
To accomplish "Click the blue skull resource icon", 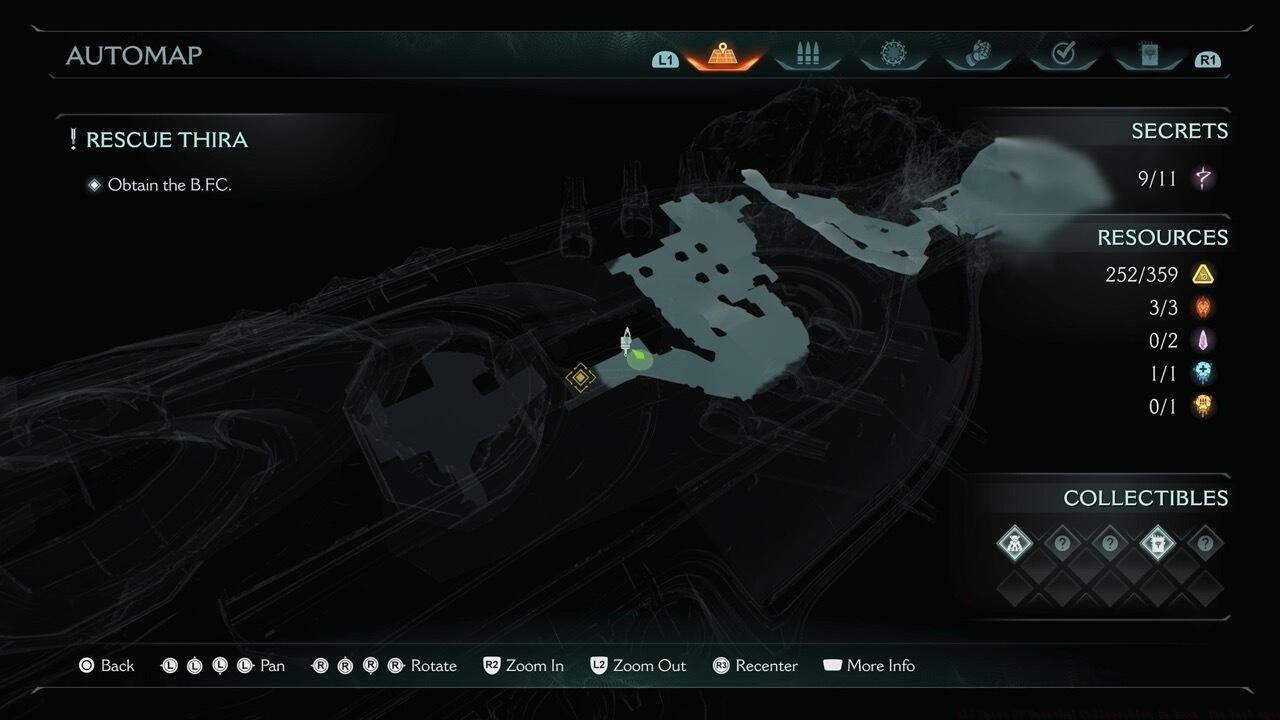I will pyautogui.click(x=1203, y=373).
